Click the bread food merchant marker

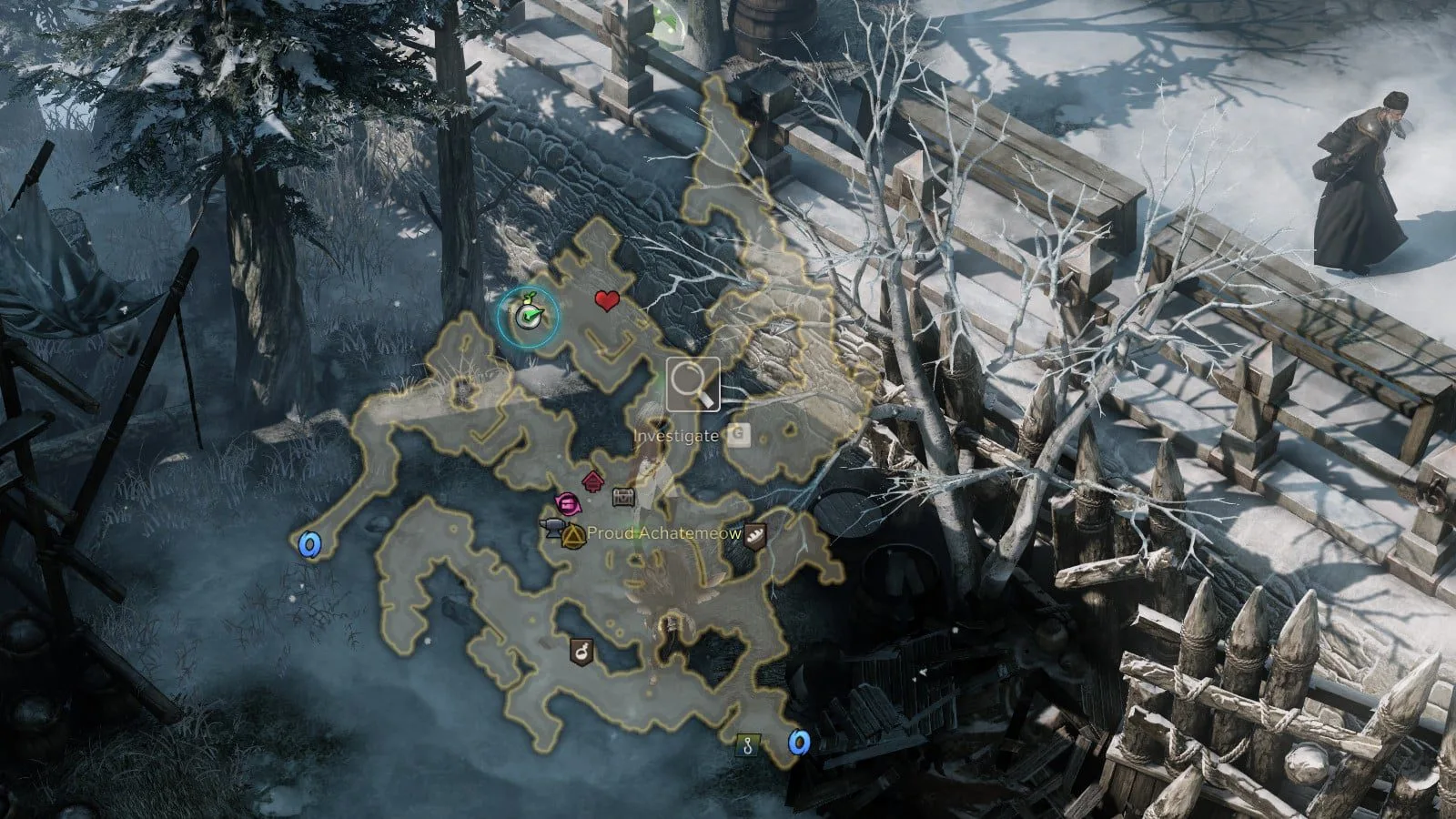(x=755, y=535)
